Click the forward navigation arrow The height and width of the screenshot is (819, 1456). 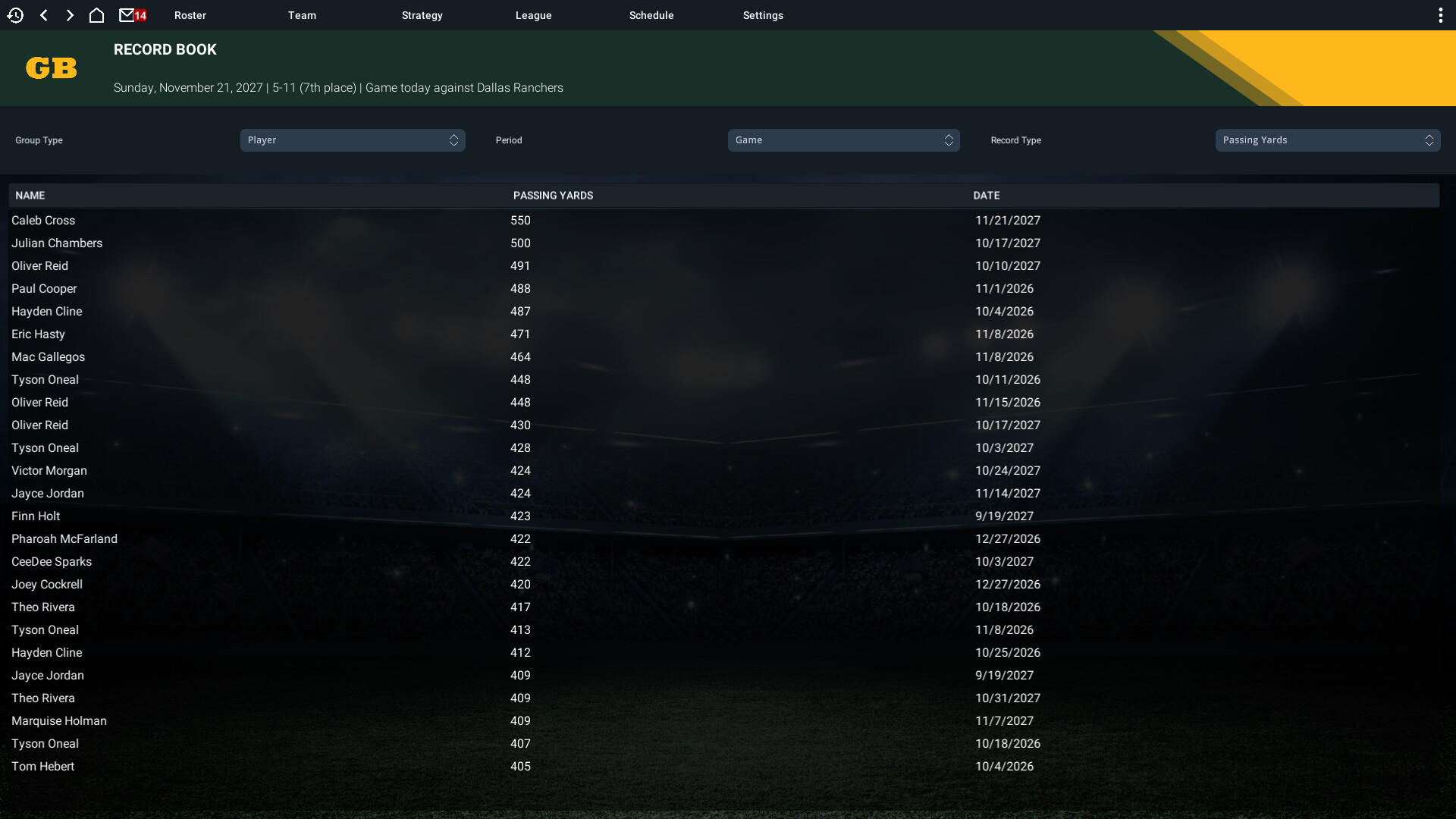pyautogui.click(x=70, y=14)
